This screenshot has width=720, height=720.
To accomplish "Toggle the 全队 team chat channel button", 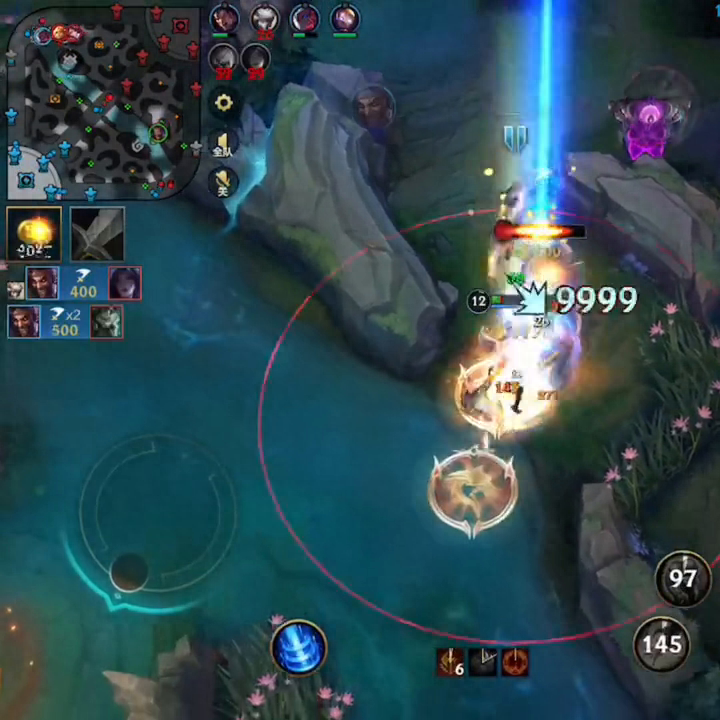I will click(223, 144).
